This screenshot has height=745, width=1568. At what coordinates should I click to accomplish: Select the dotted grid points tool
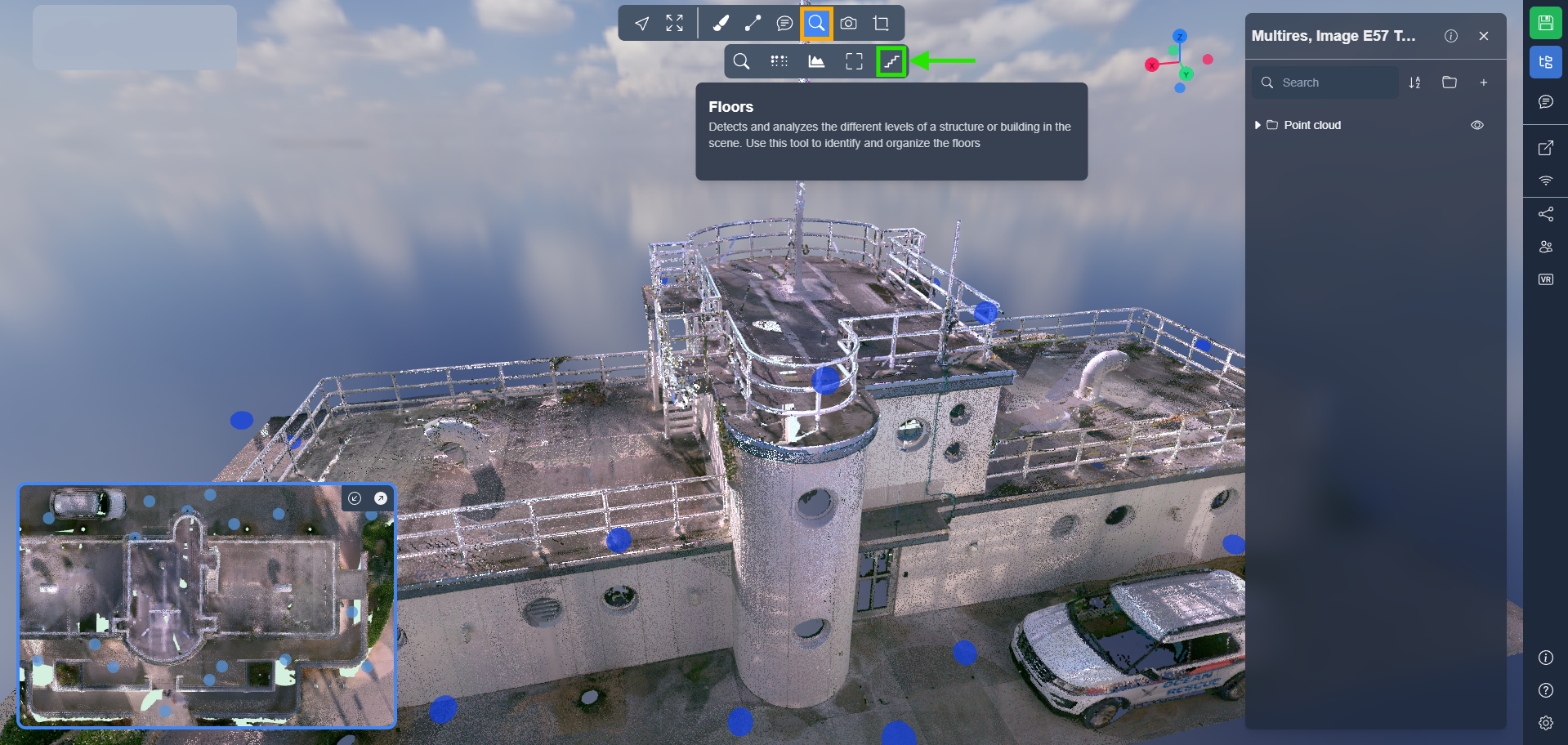pos(779,61)
